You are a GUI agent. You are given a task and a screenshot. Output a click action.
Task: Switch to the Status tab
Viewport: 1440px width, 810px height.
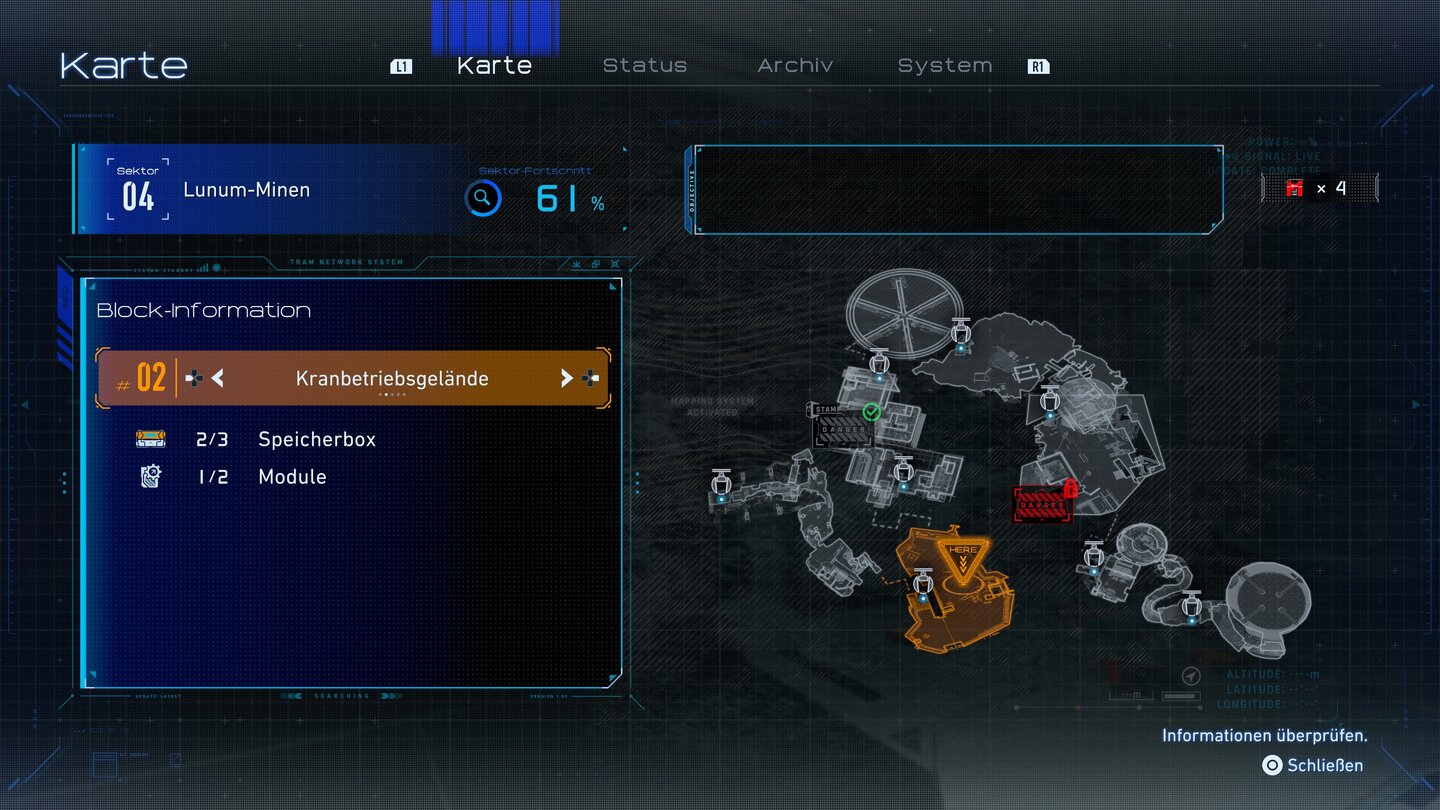point(644,66)
